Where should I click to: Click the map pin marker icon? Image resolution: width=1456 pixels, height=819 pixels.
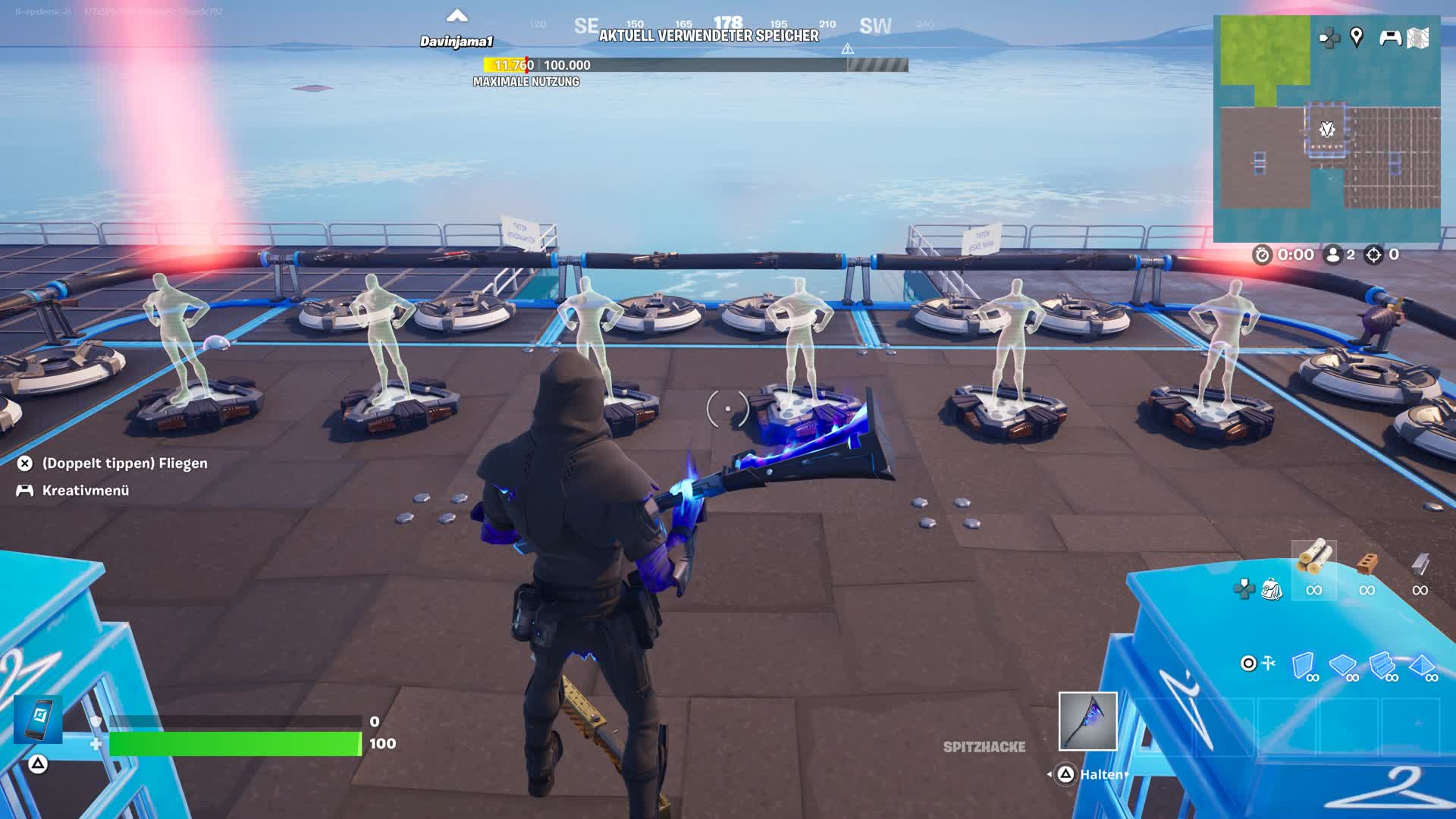(x=1357, y=36)
